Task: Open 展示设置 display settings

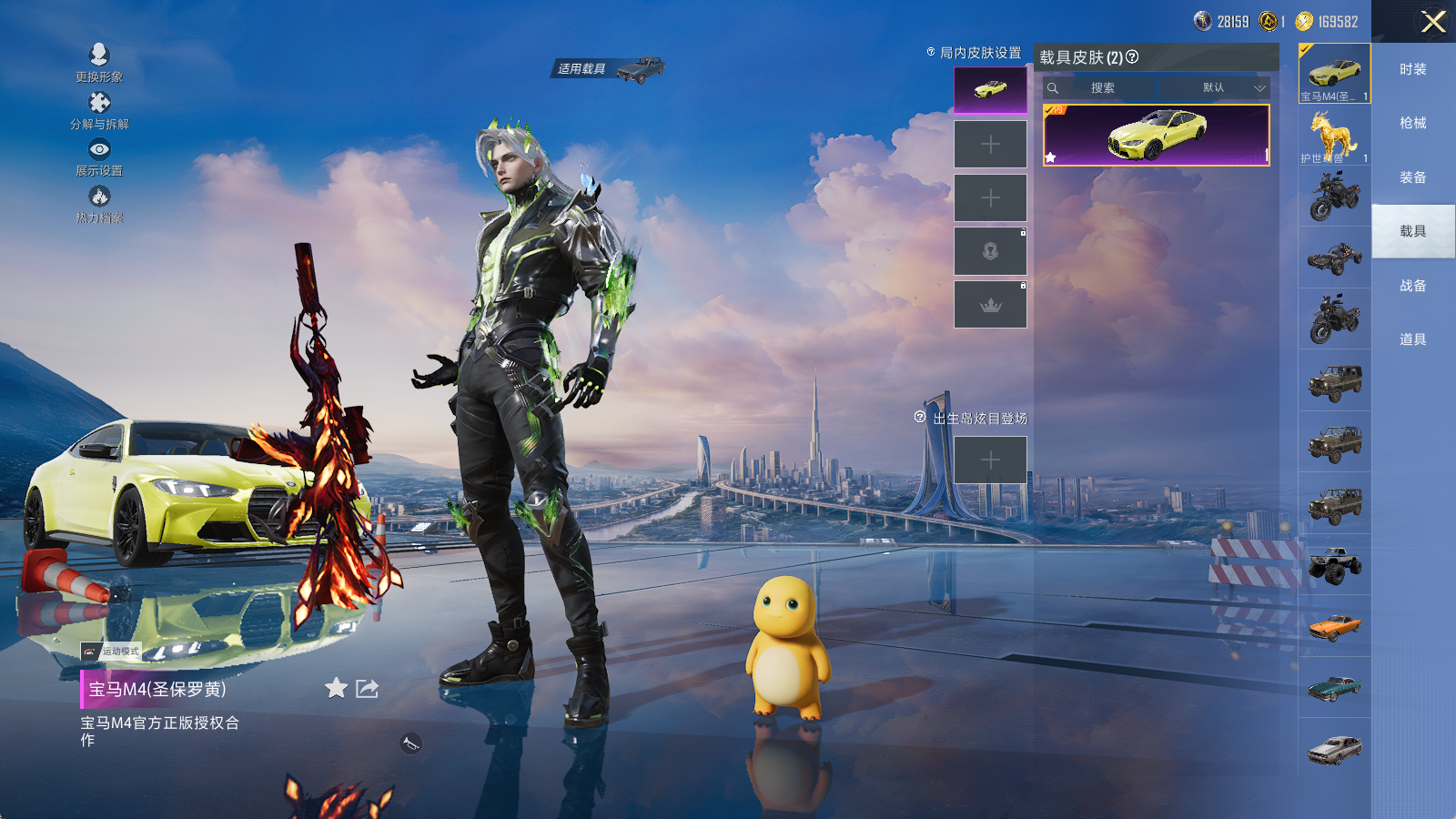Action: [x=99, y=157]
